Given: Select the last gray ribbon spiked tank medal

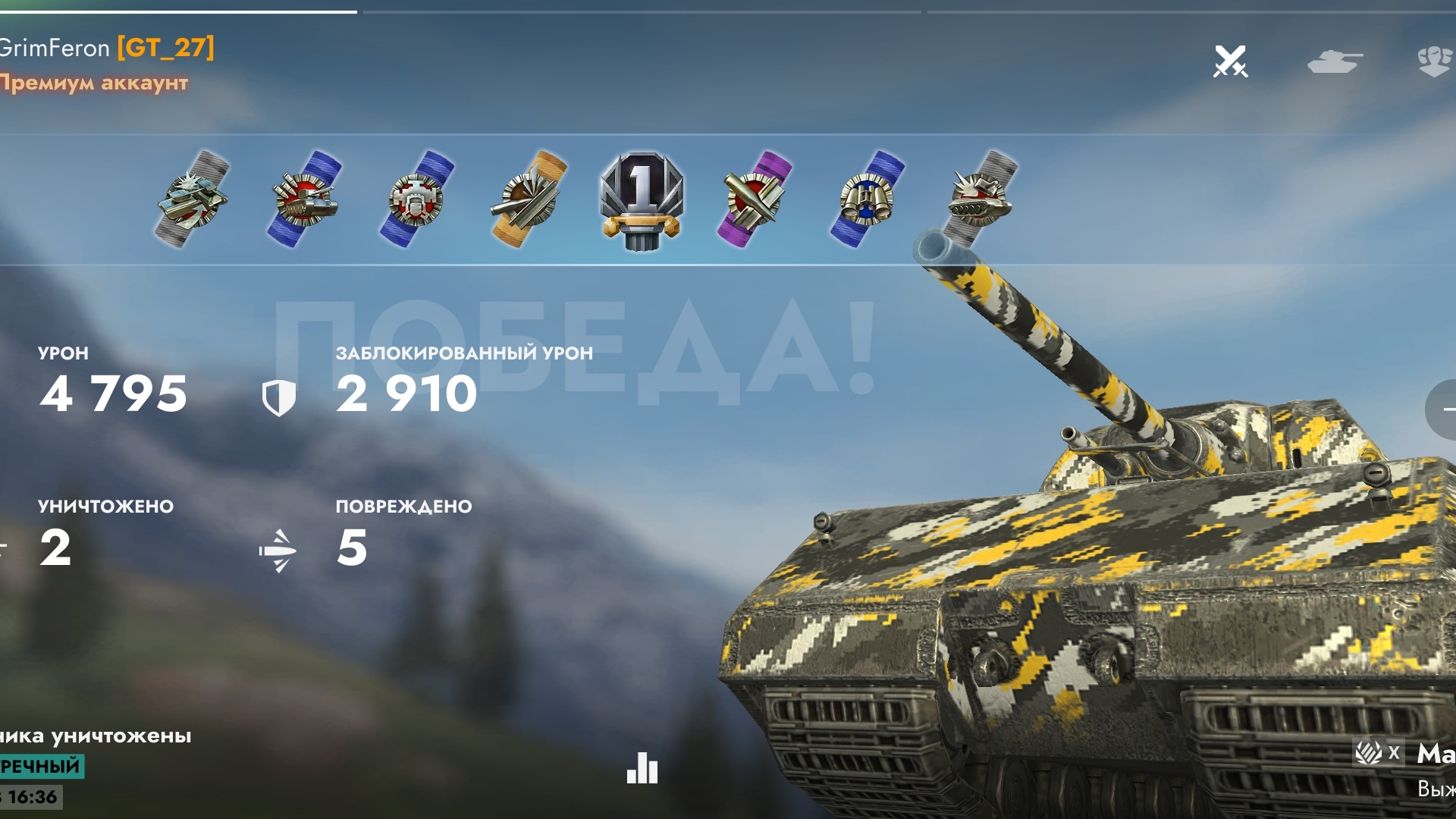Looking at the screenshot, I should pos(979,199).
